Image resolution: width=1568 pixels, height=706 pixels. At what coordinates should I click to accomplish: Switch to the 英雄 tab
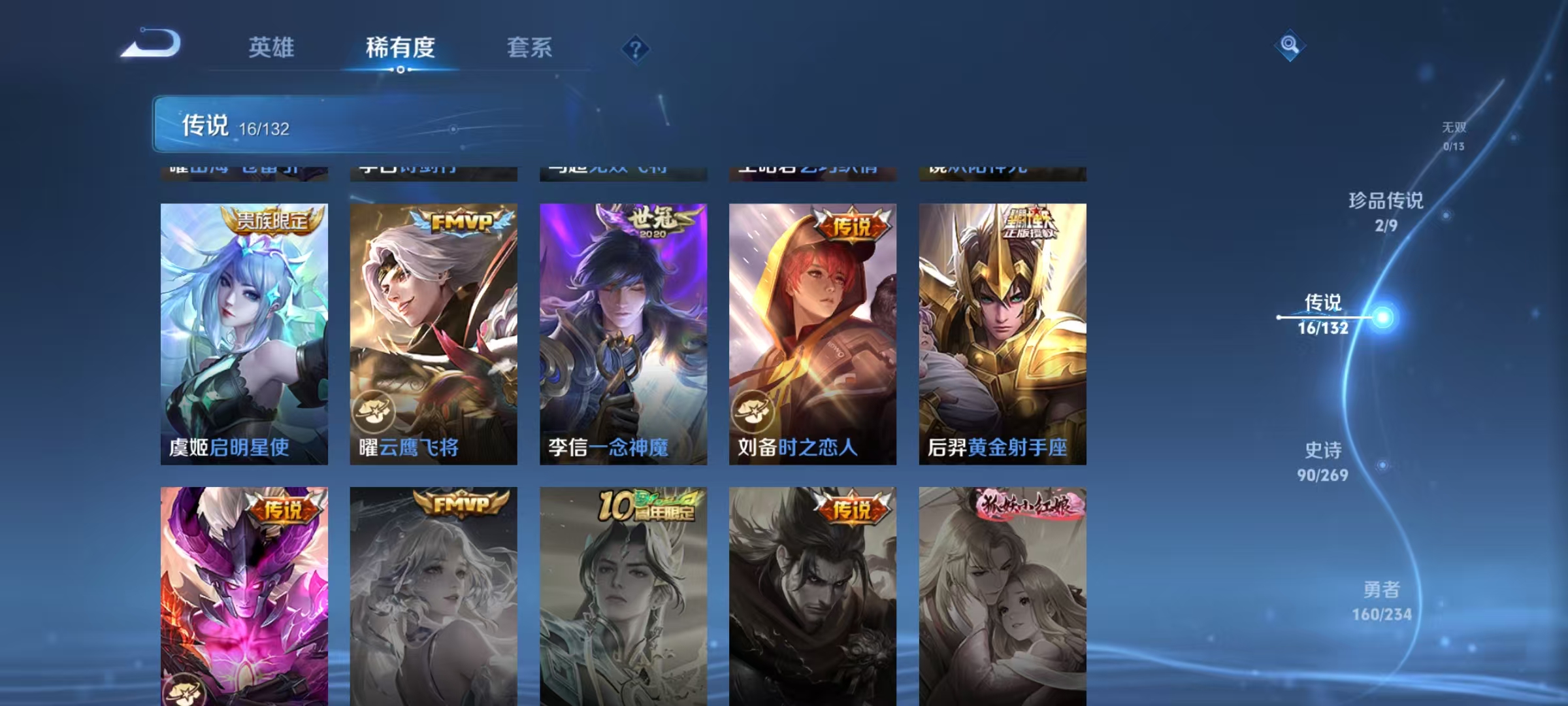click(x=270, y=47)
